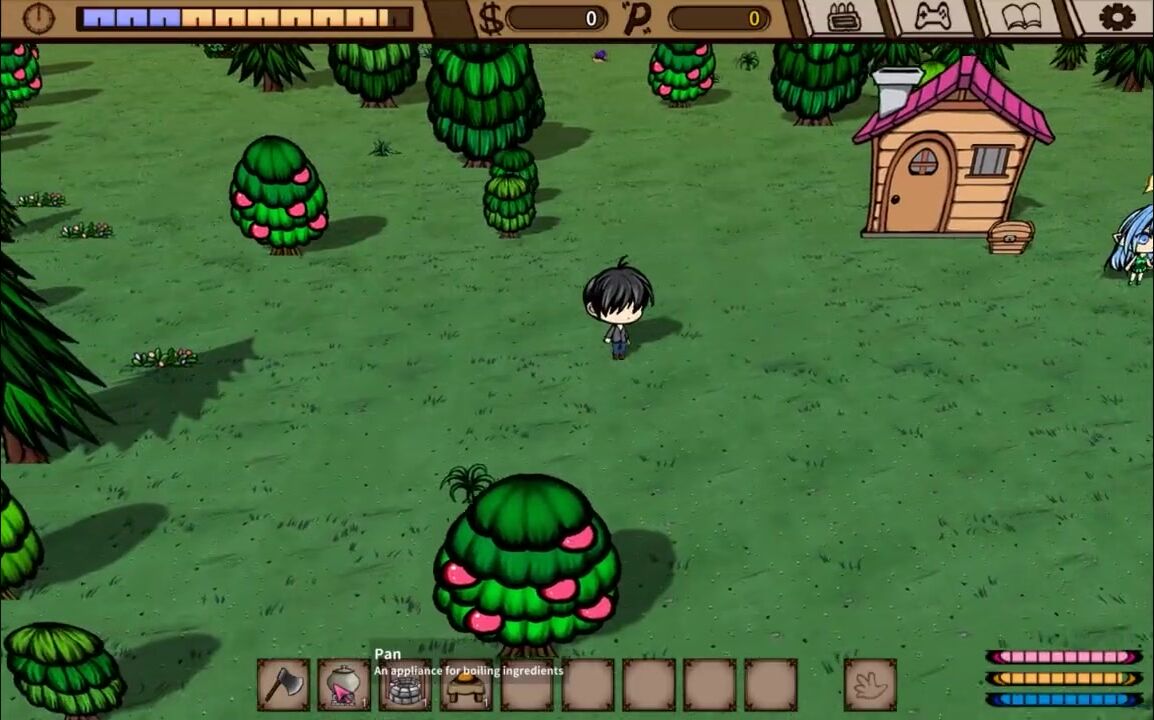The width and height of the screenshot is (1154, 720).
Task: Pick the wooden table hotbar item
Action: pyautogui.click(x=466, y=686)
